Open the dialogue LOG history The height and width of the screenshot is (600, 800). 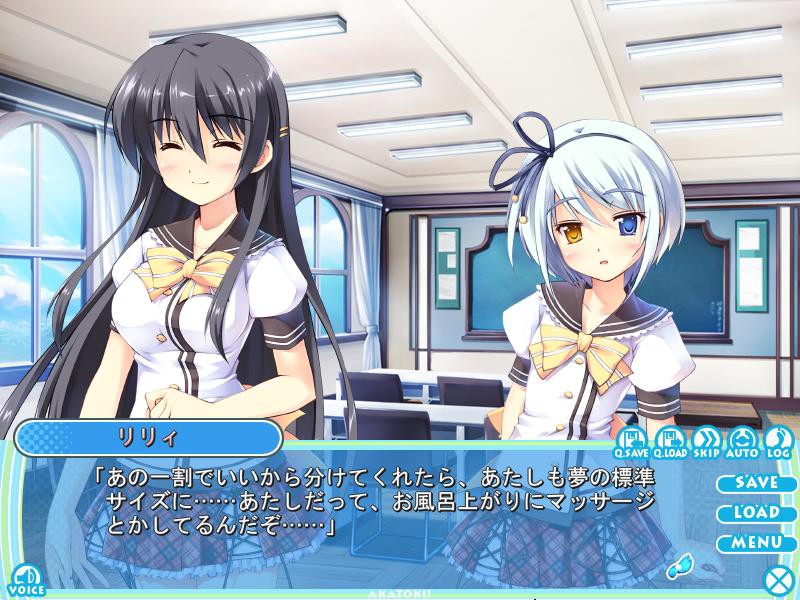[777, 440]
